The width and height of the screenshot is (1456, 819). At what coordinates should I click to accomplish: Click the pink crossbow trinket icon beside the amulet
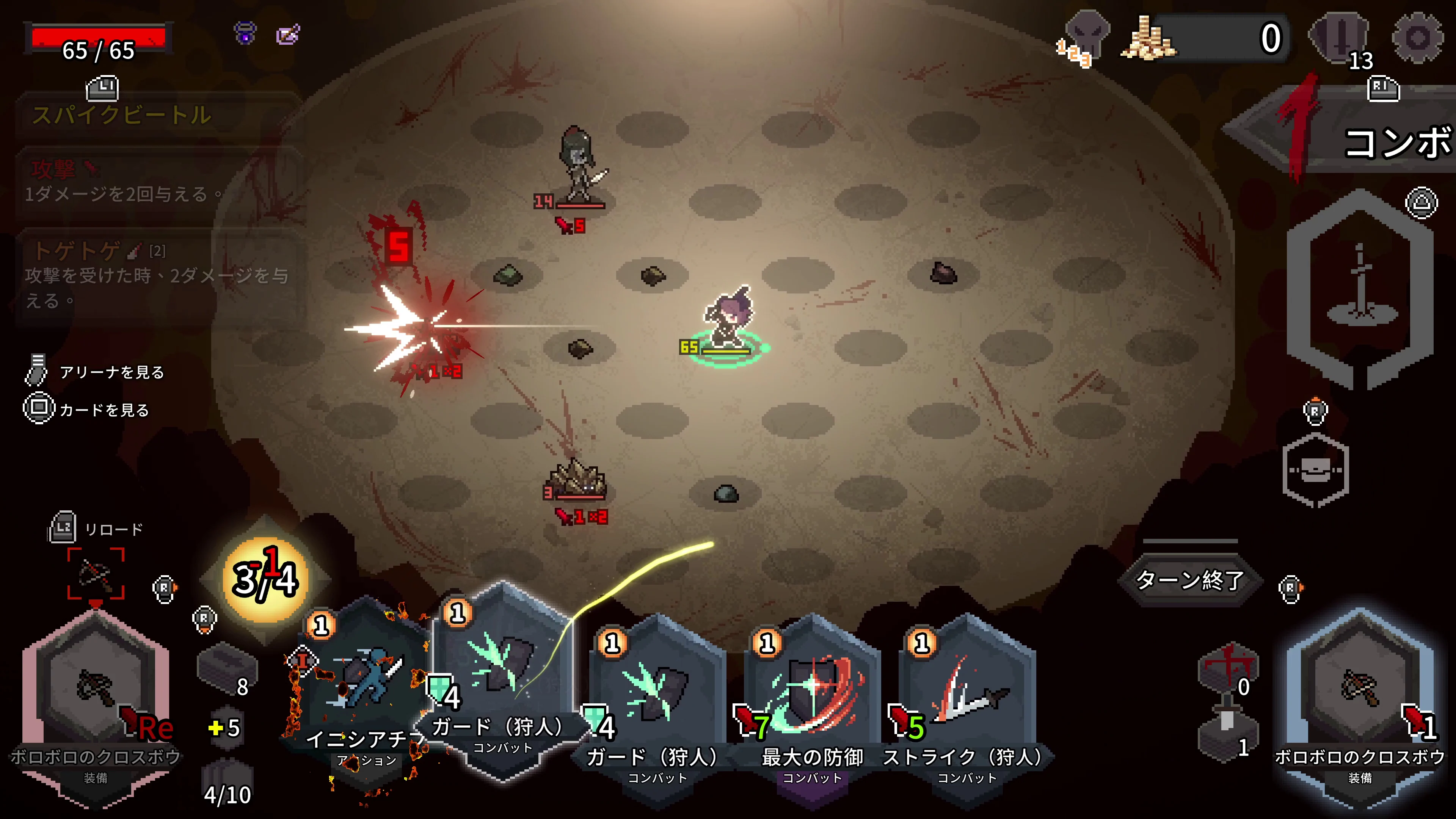[288, 35]
